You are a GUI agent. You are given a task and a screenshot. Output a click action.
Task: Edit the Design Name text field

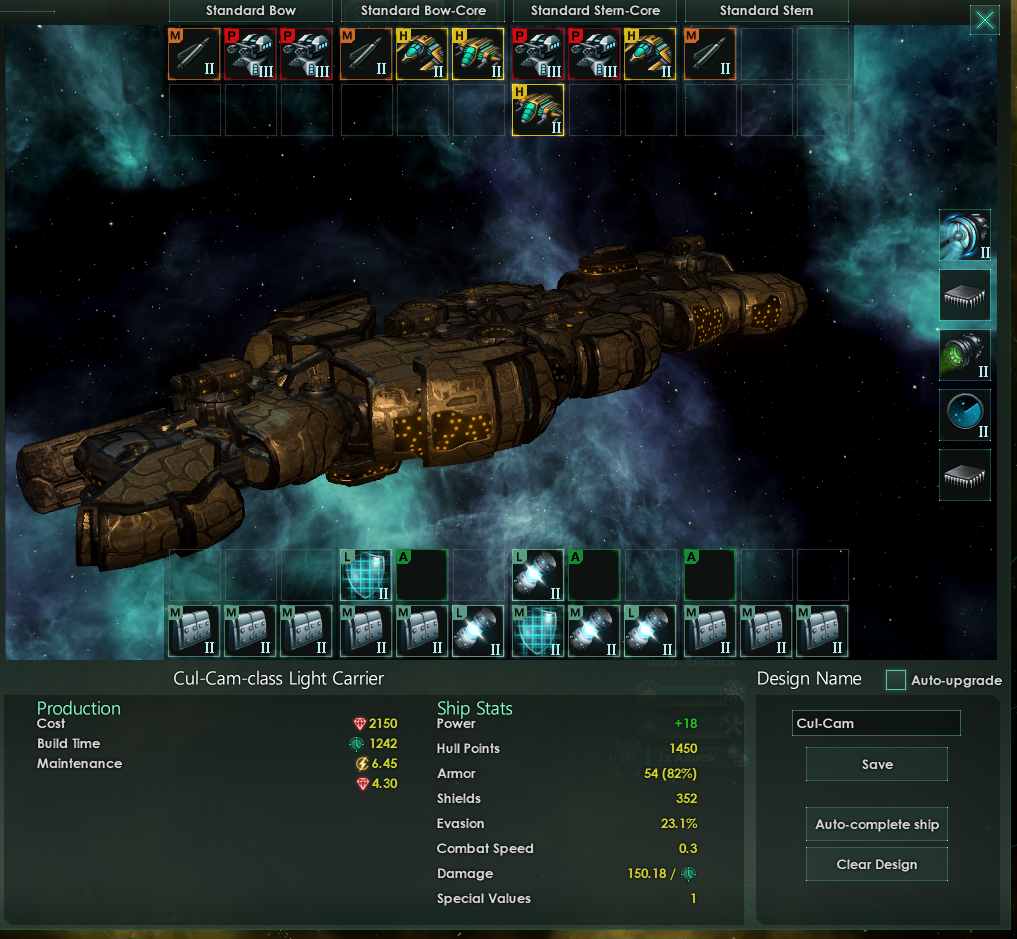876,723
